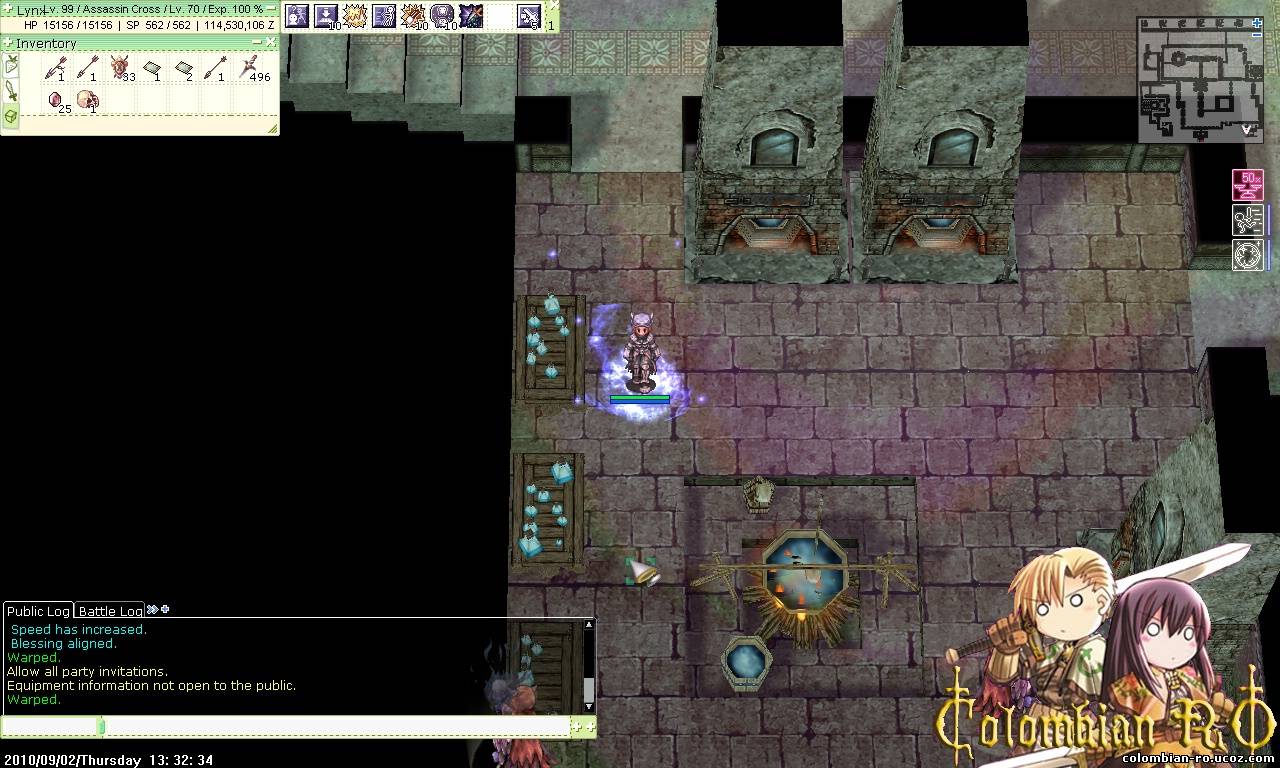The width and height of the screenshot is (1280, 768).
Task: Click the pink 50% weight status icon
Action: [1247, 185]
